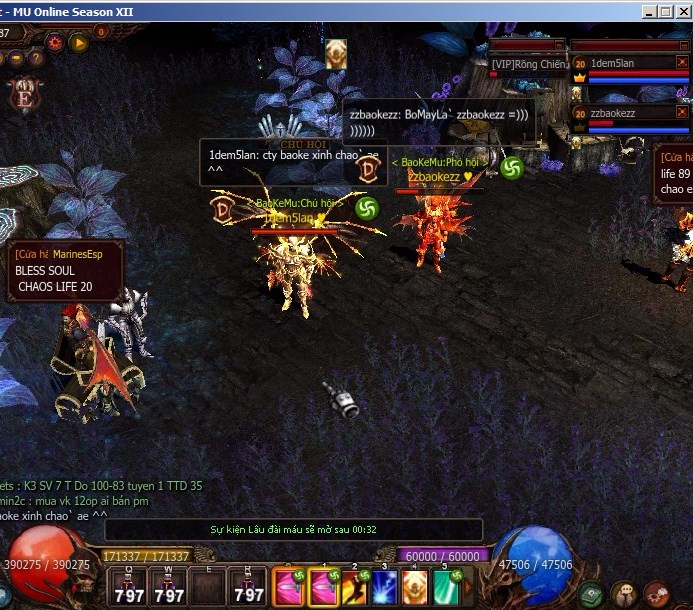This screenshot has width=693, height=610.
Task: Close the MU Online game window
Action: (682, 12)
